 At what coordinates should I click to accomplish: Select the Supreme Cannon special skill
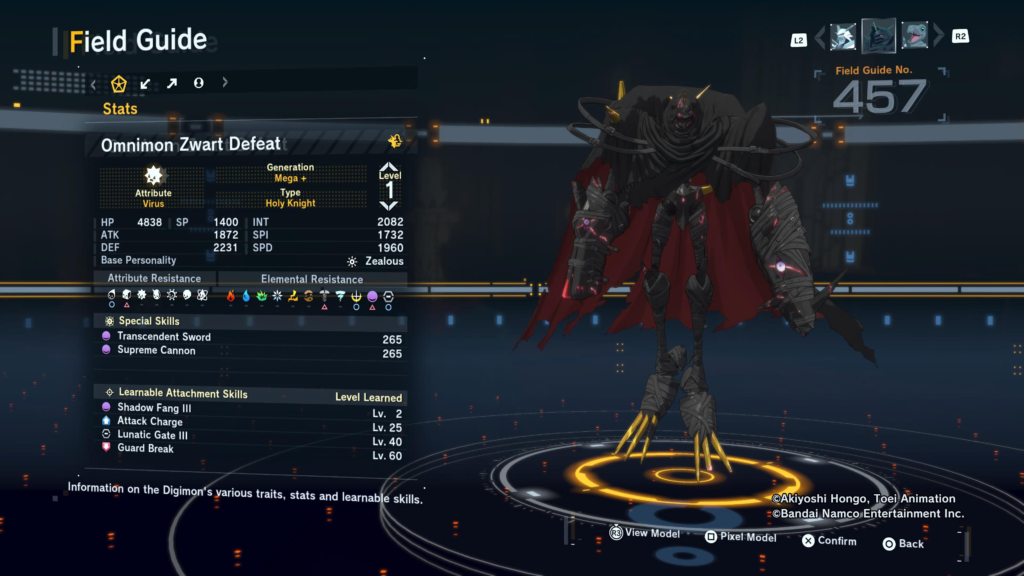(156, 351)
